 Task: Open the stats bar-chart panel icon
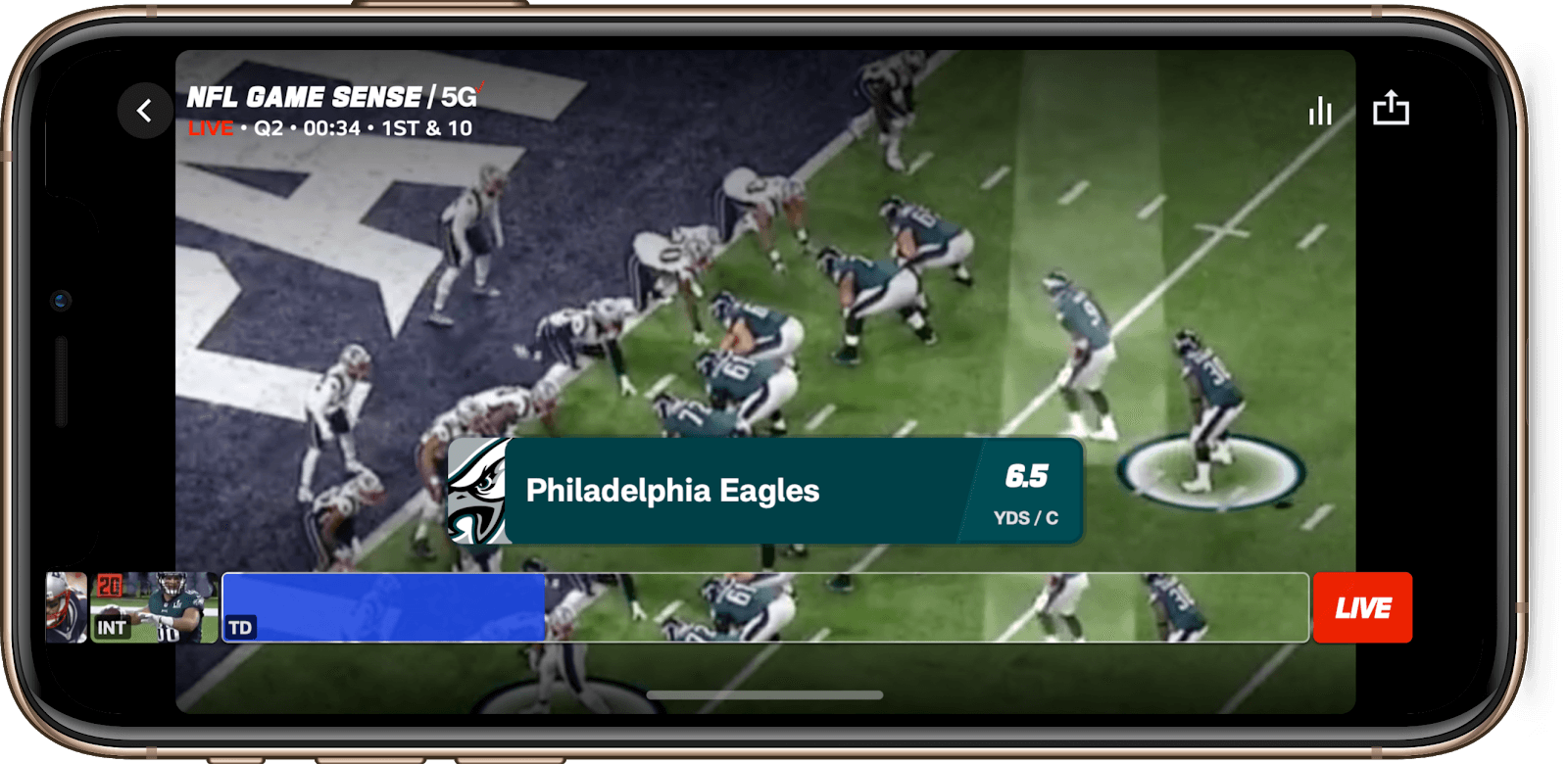pos(1320,111)
